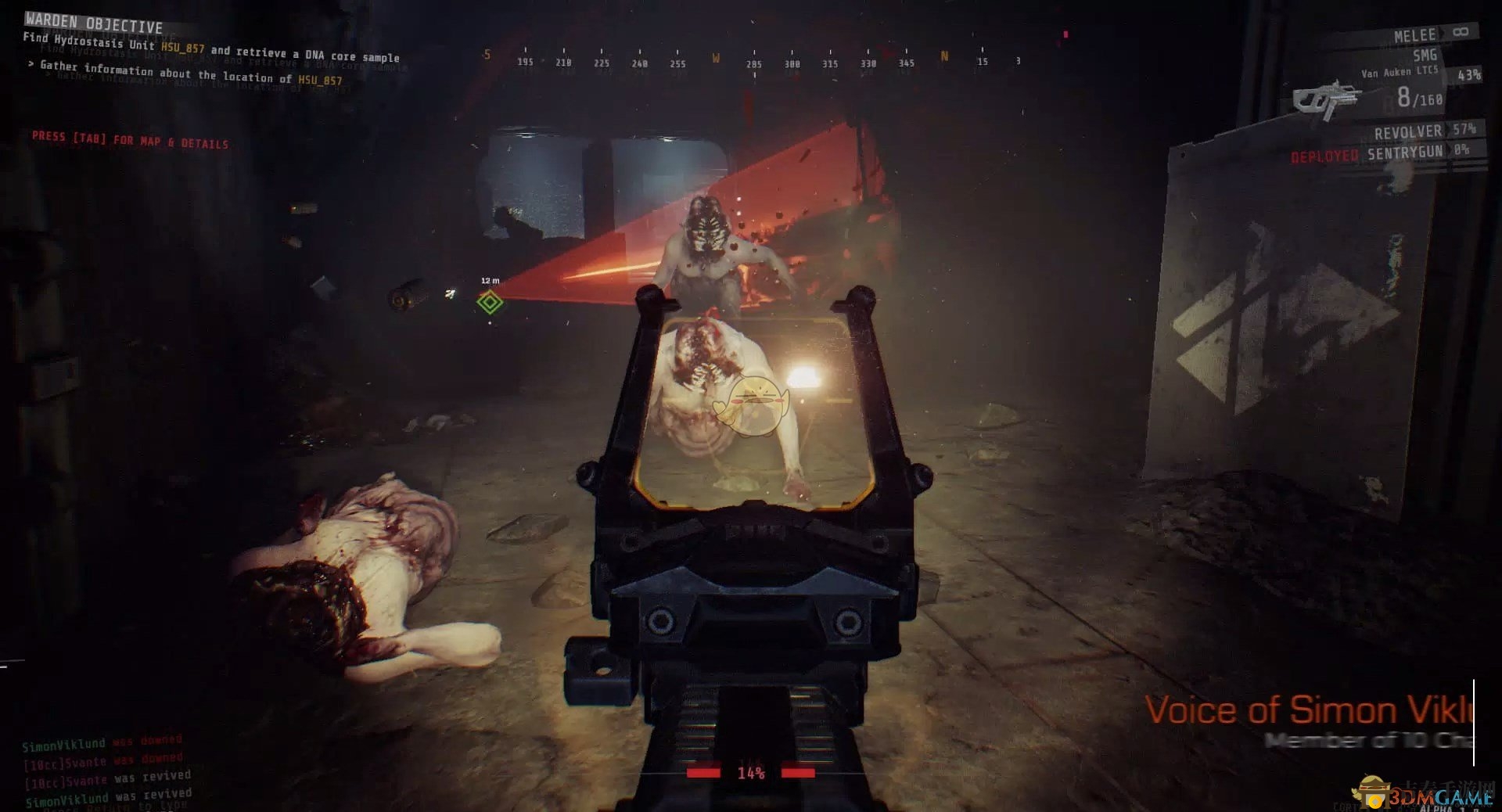Open the Warden Objective tracker
Image resolution: width=1502 pixels, height=812 pixels.
(94, 23)
